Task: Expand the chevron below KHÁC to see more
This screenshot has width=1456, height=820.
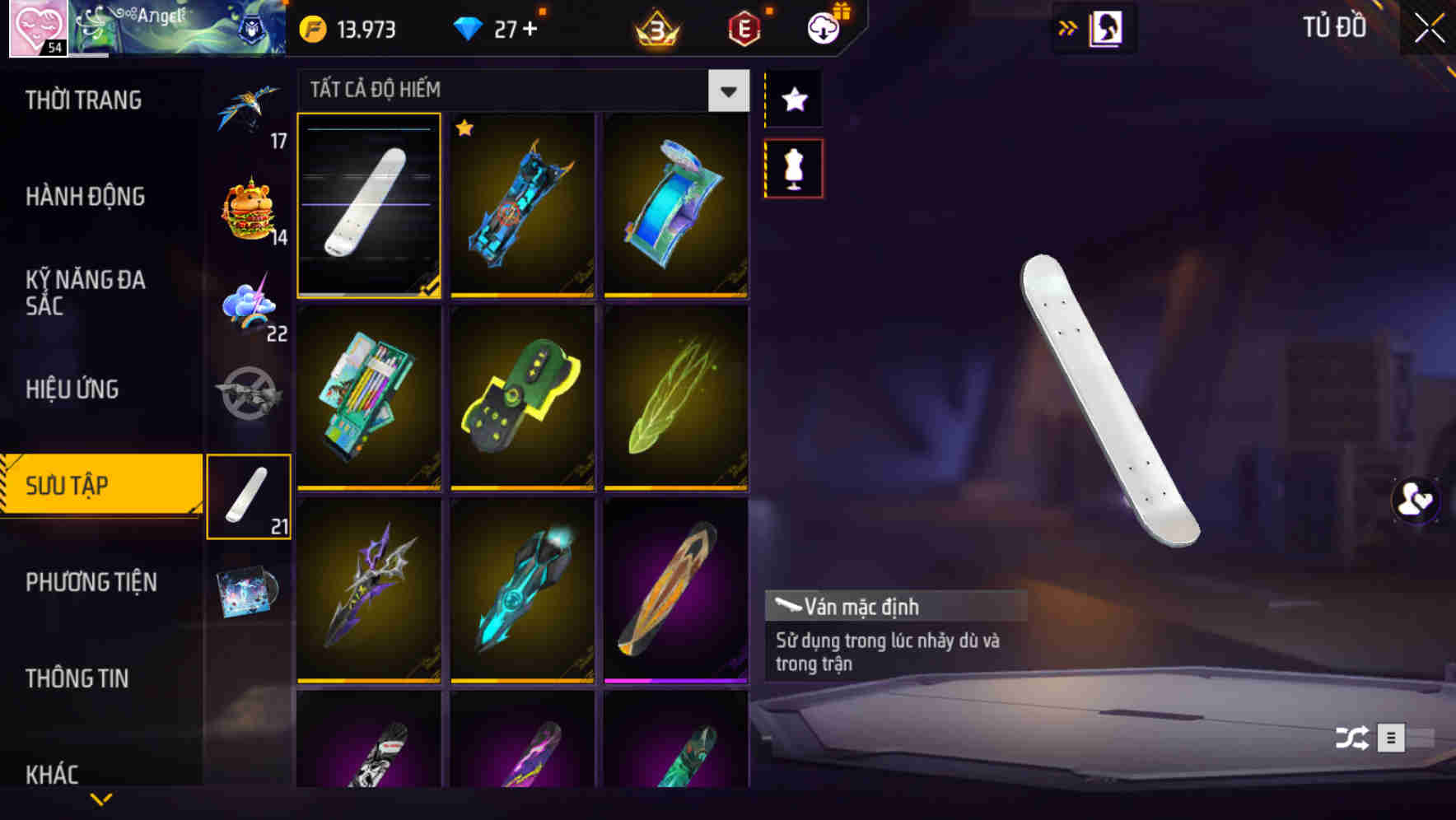Action: click(x=102, y=799)
